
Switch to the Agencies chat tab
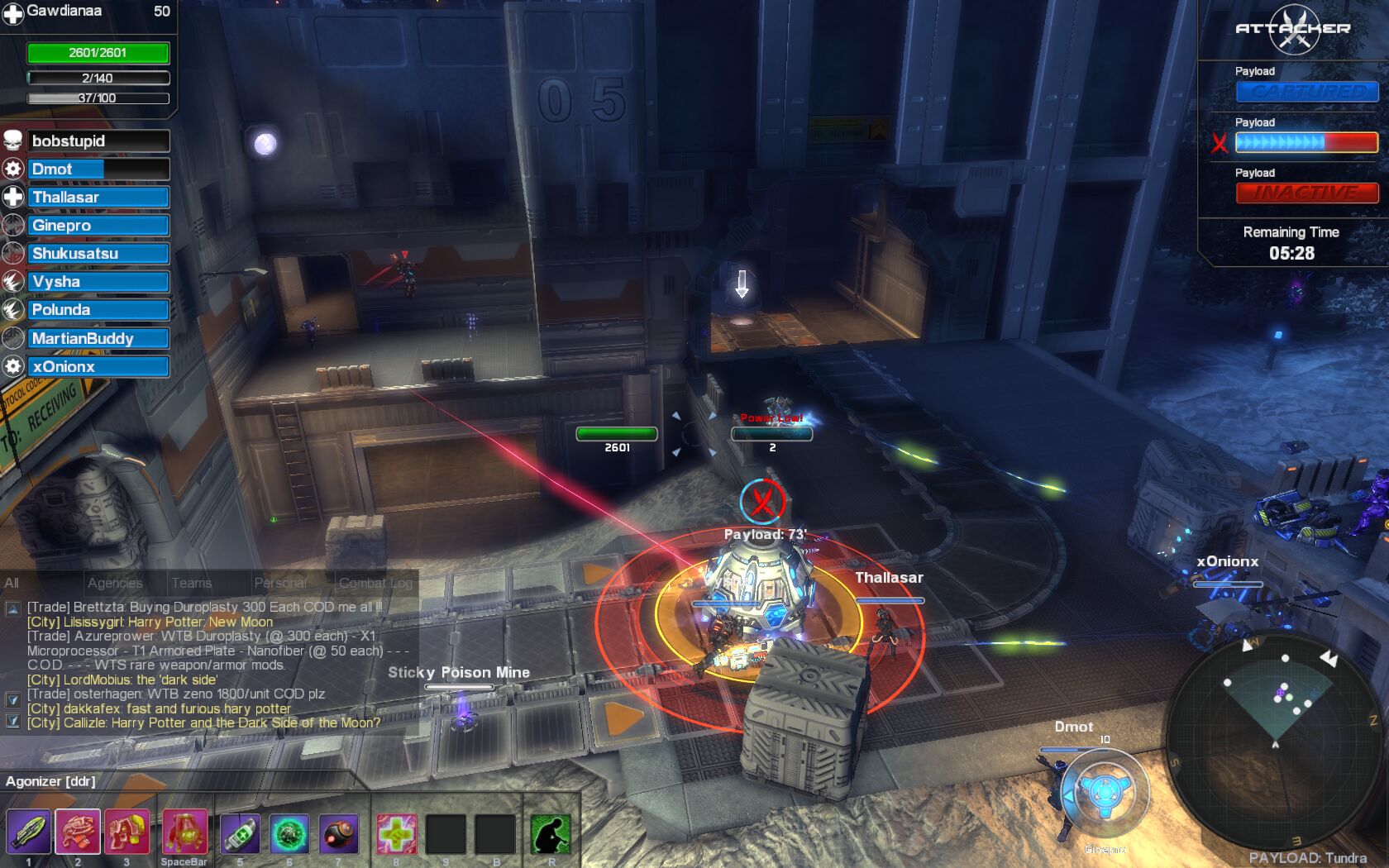coord(115,583)
